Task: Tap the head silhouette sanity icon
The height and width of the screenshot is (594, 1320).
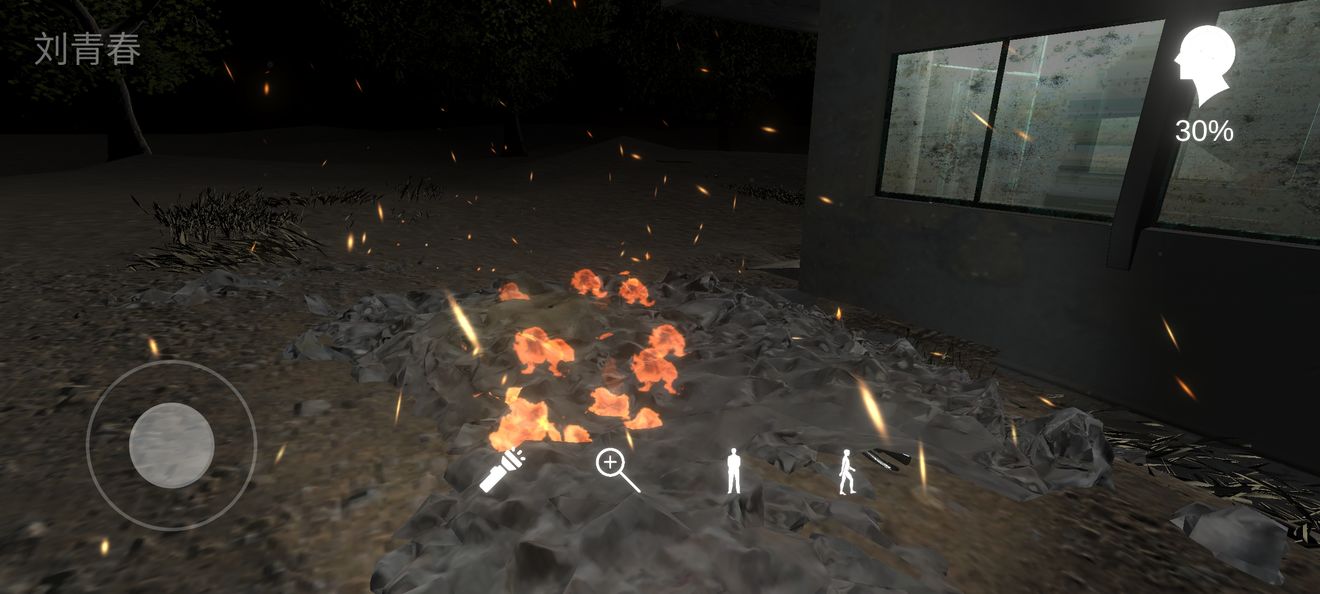Action: click(1204, 66)
